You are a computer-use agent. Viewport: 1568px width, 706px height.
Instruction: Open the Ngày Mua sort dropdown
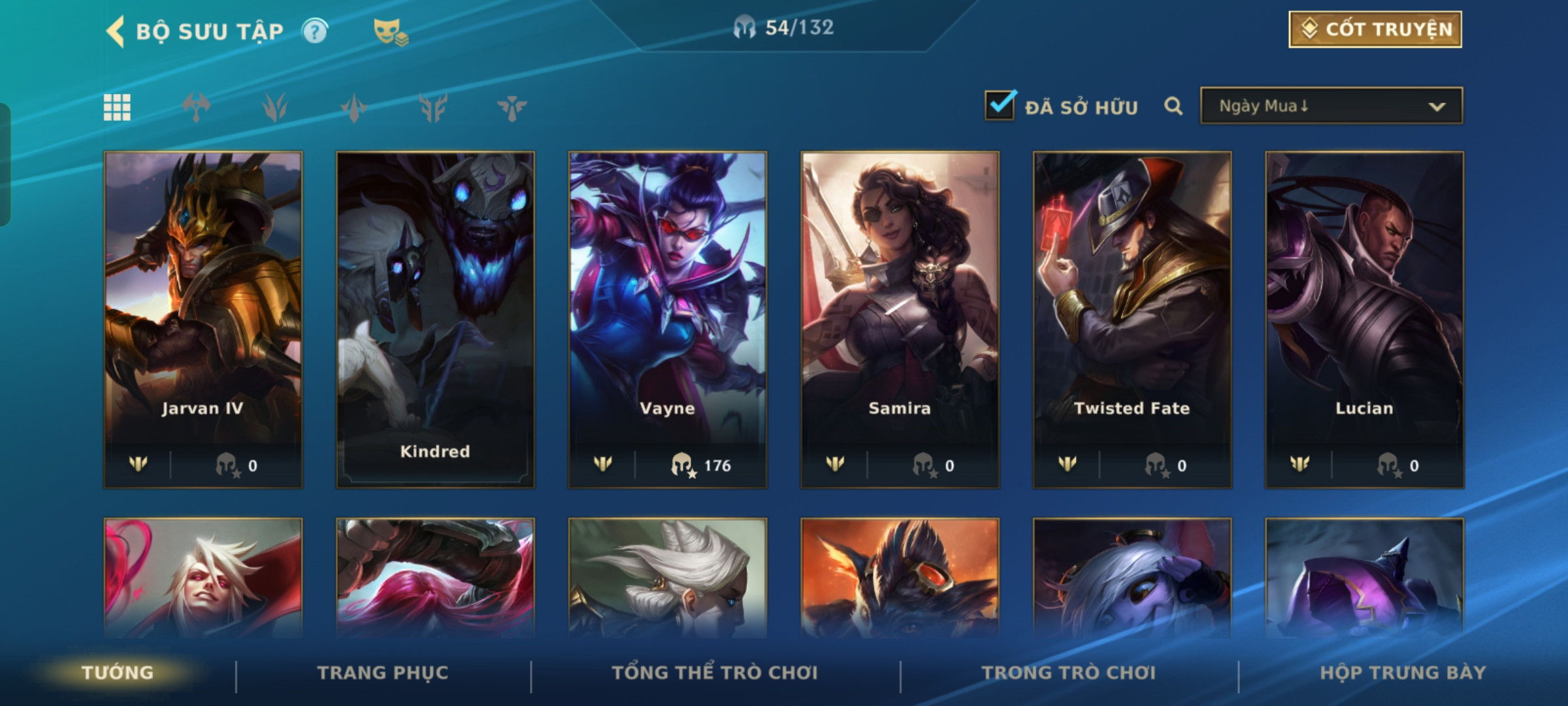pos(1331,106)
